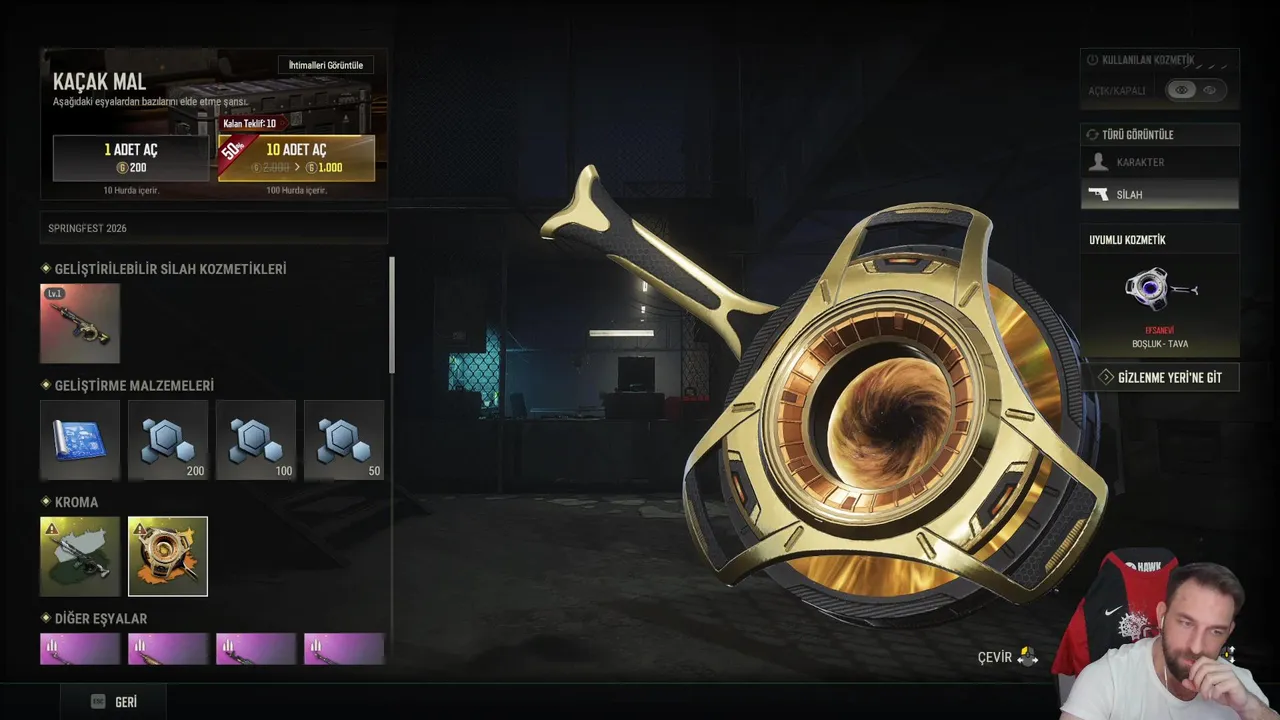Open the İhtimalleri Görüntüle odds button

(325, 66)
